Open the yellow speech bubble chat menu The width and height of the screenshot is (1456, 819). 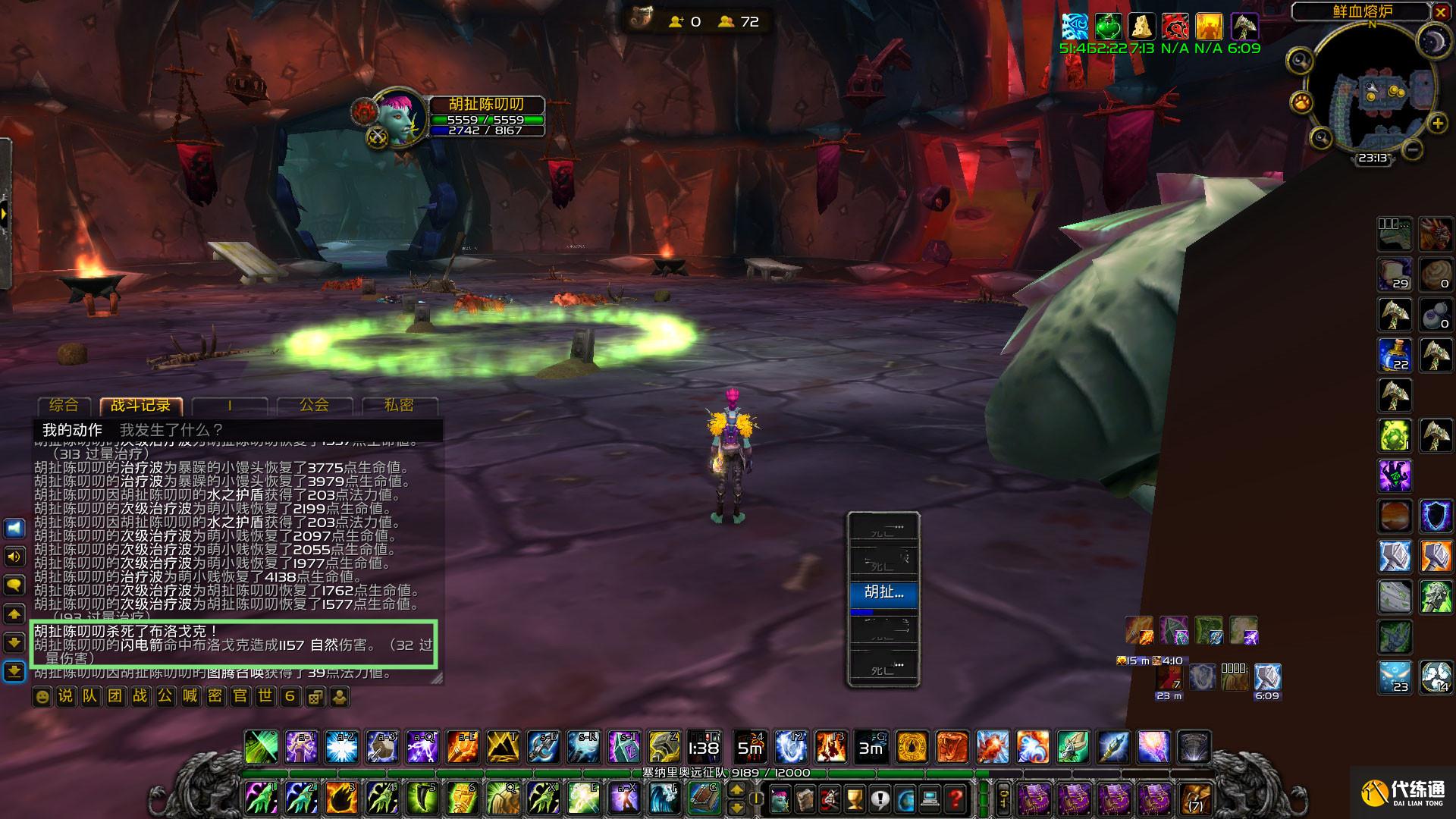pos(14,585)
